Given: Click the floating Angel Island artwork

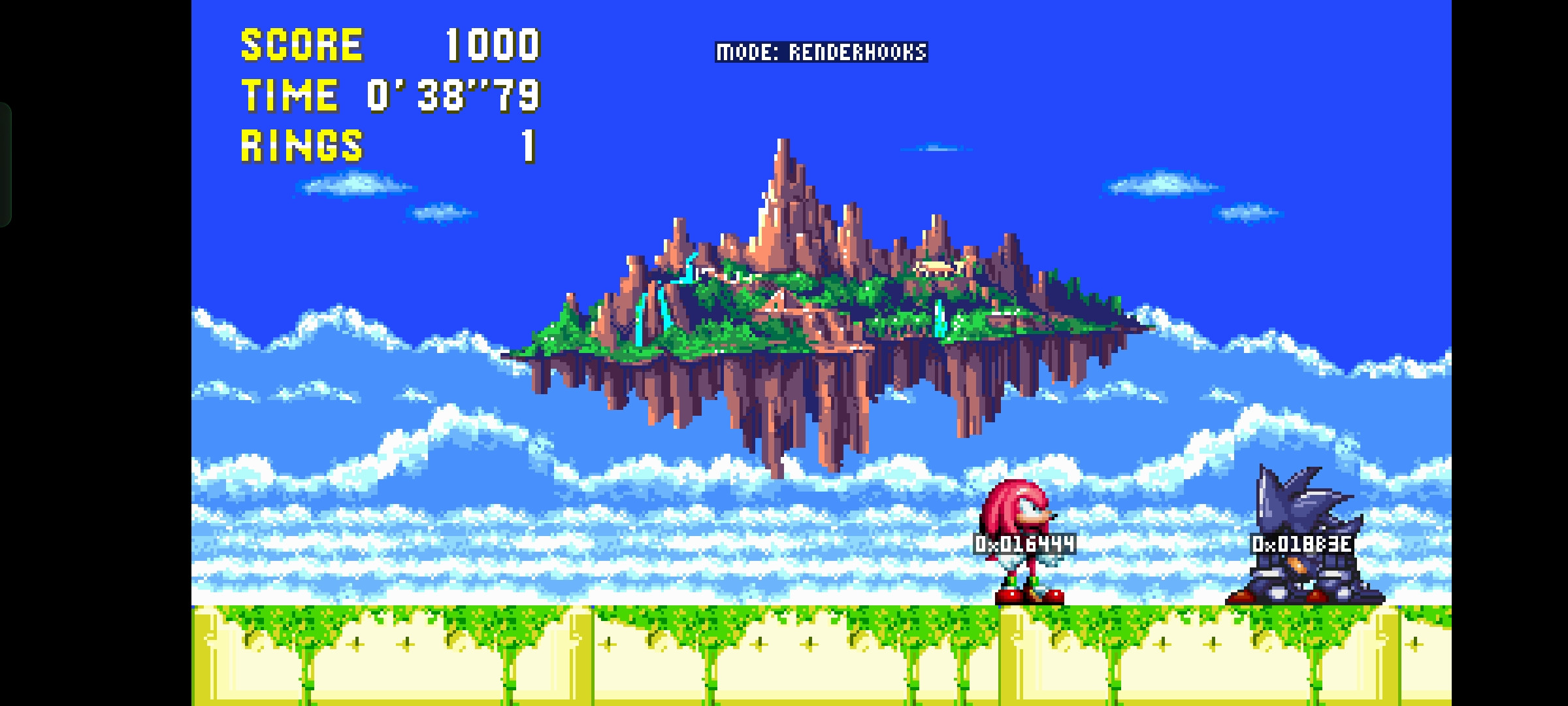Looking at the screenshot, I should click(817, 314).
